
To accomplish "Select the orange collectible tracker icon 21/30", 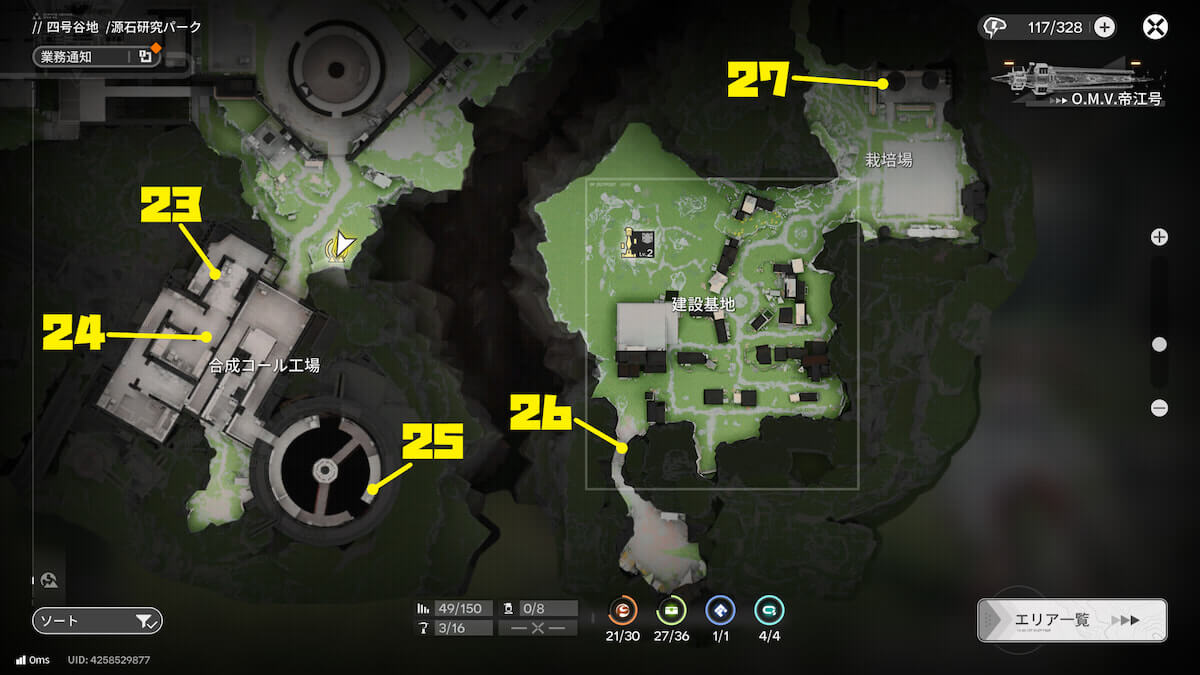I will click(623, 610).
